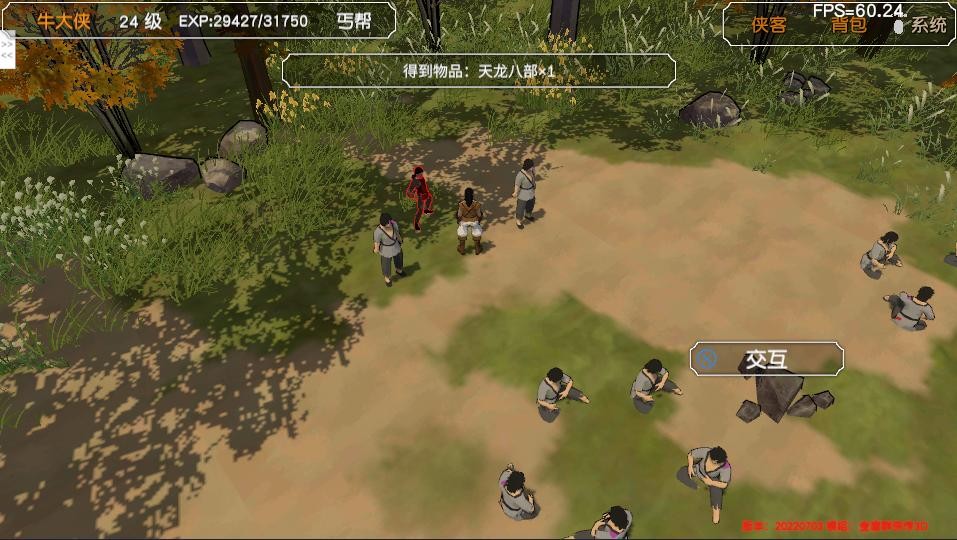Screen dimensions: 957x540
Task: Open the 侠客 (heroes) menu
Action: point(769,26)
